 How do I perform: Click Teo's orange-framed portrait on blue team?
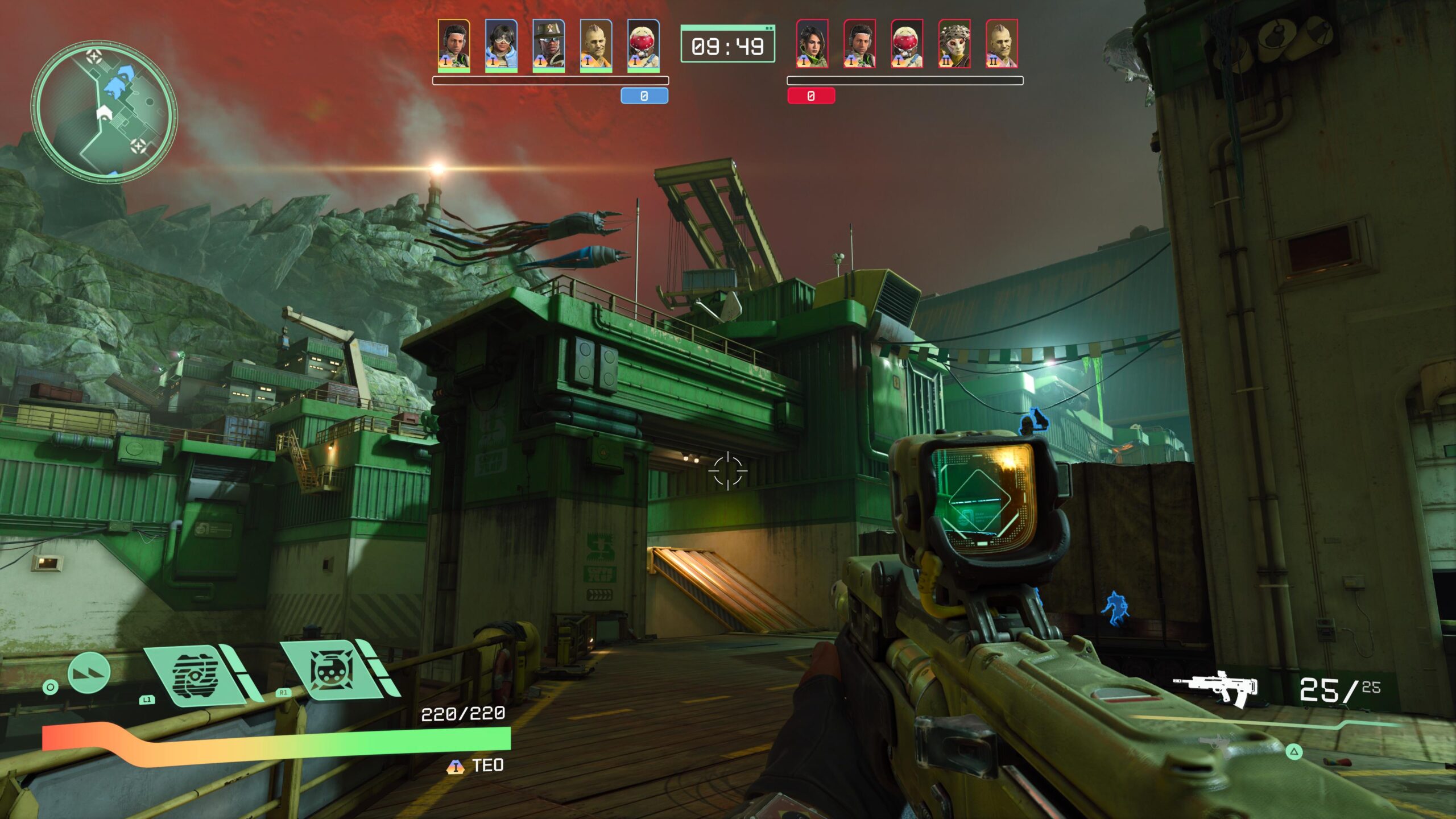tap(454, 45)
